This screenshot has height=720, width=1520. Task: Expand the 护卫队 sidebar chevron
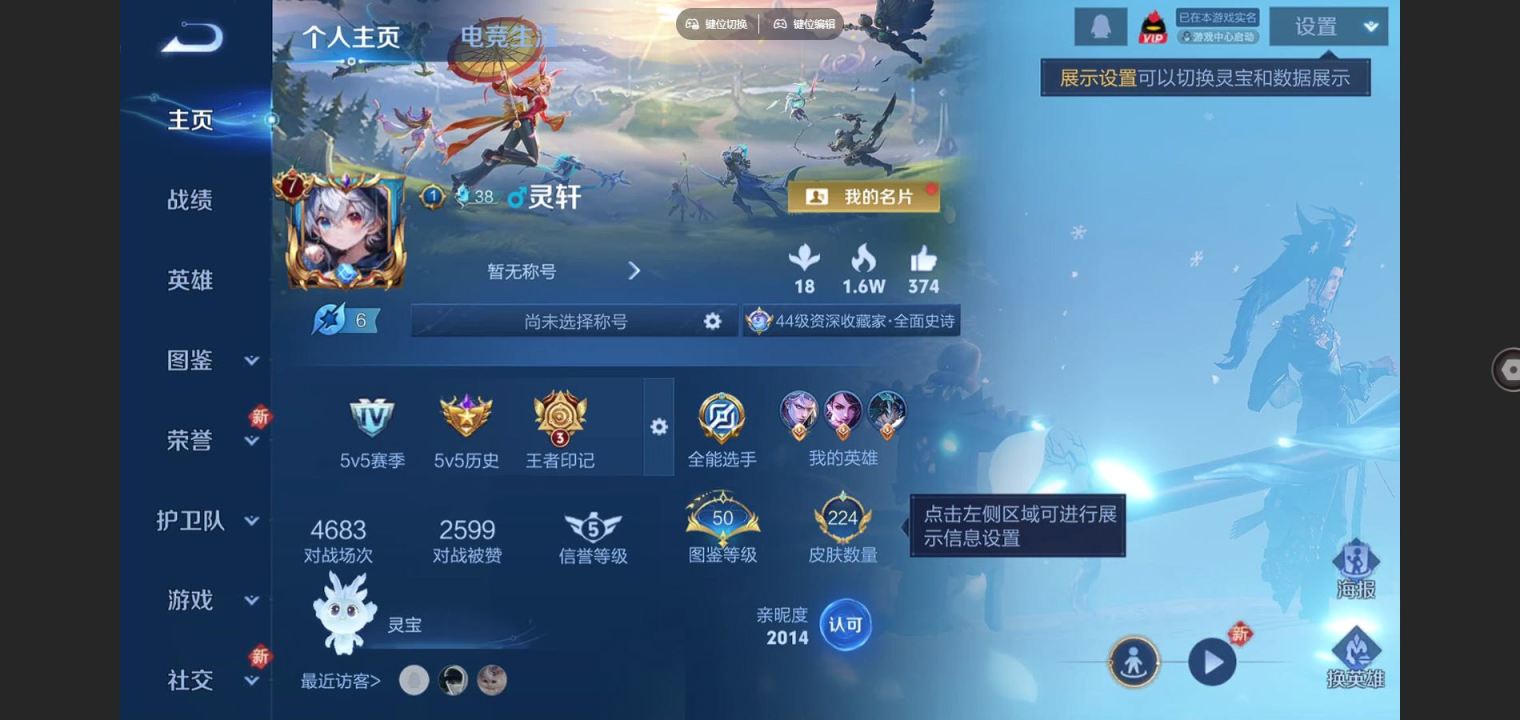252,521
